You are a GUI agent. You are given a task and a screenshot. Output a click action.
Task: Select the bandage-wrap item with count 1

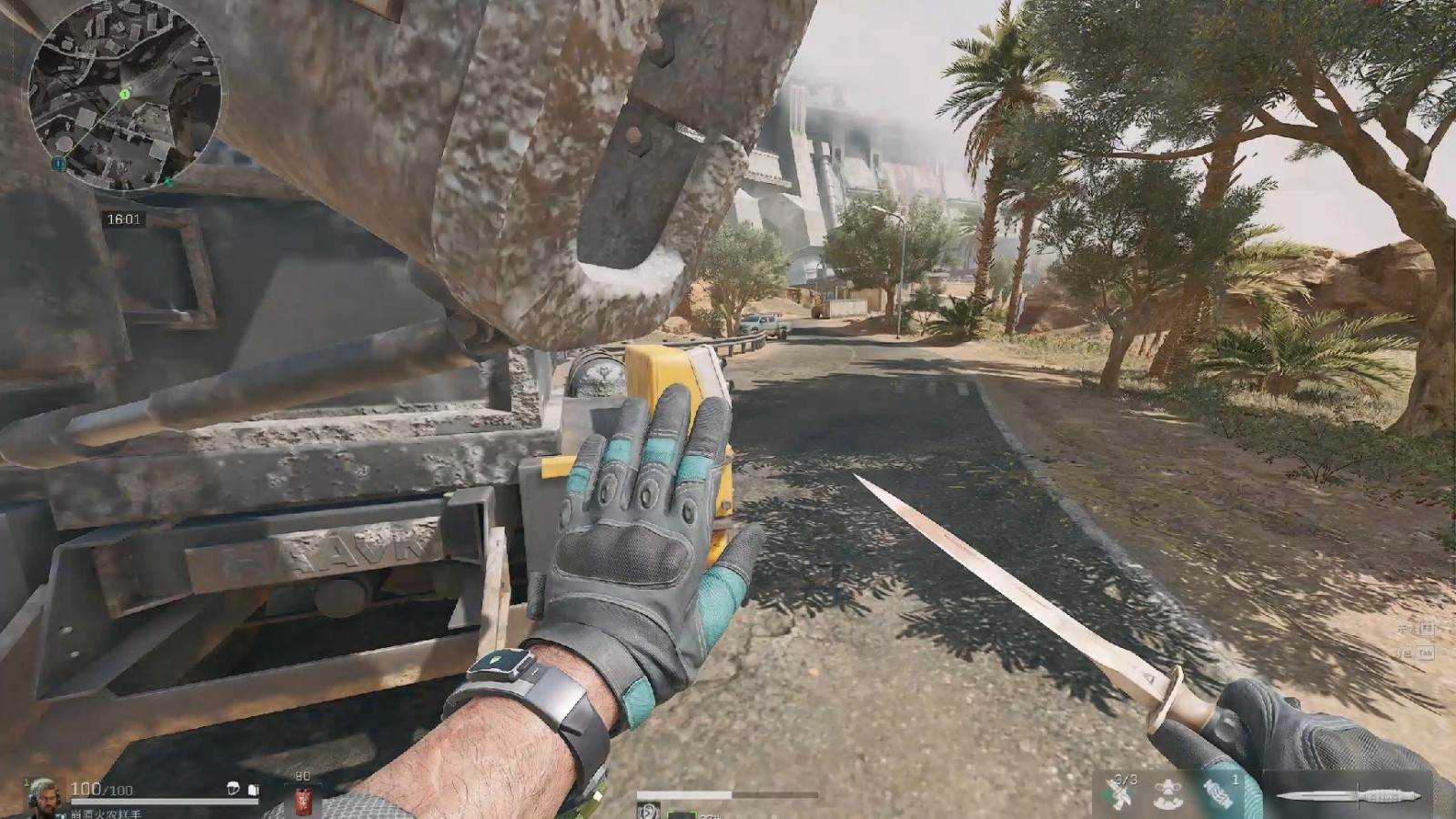coord(1218,794)
